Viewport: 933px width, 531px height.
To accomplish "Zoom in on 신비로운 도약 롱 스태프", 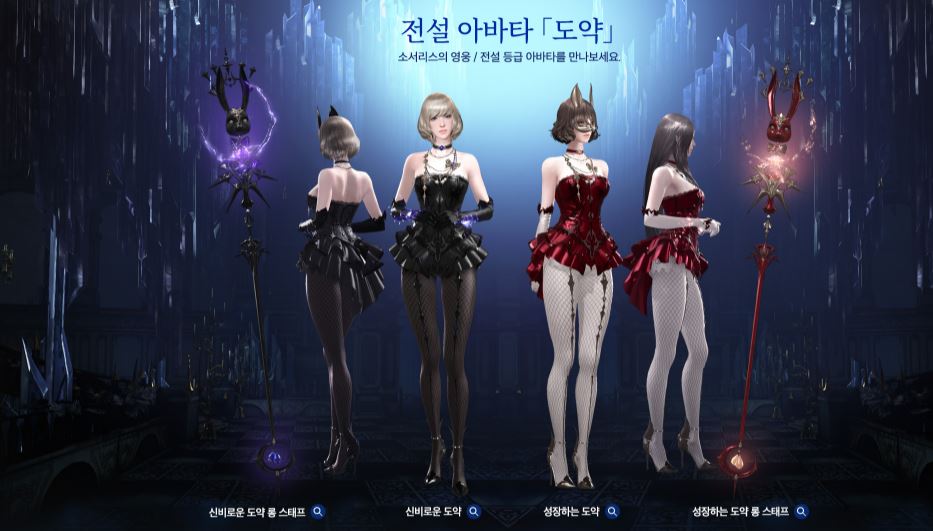I will coord(318,512).
